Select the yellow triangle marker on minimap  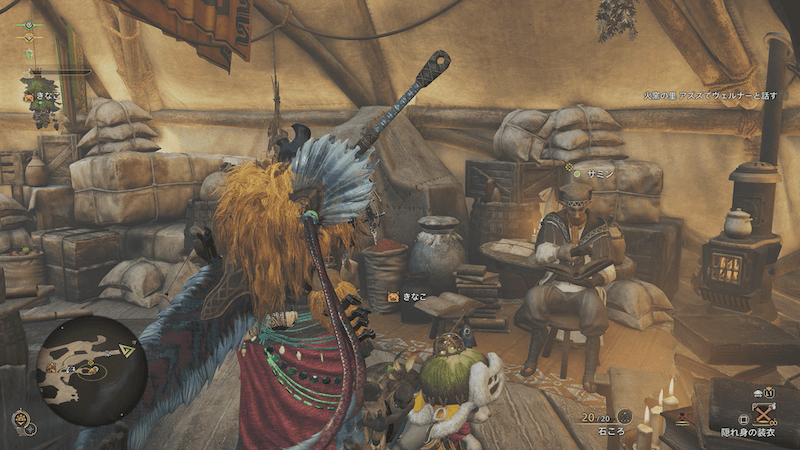(128, 349)
